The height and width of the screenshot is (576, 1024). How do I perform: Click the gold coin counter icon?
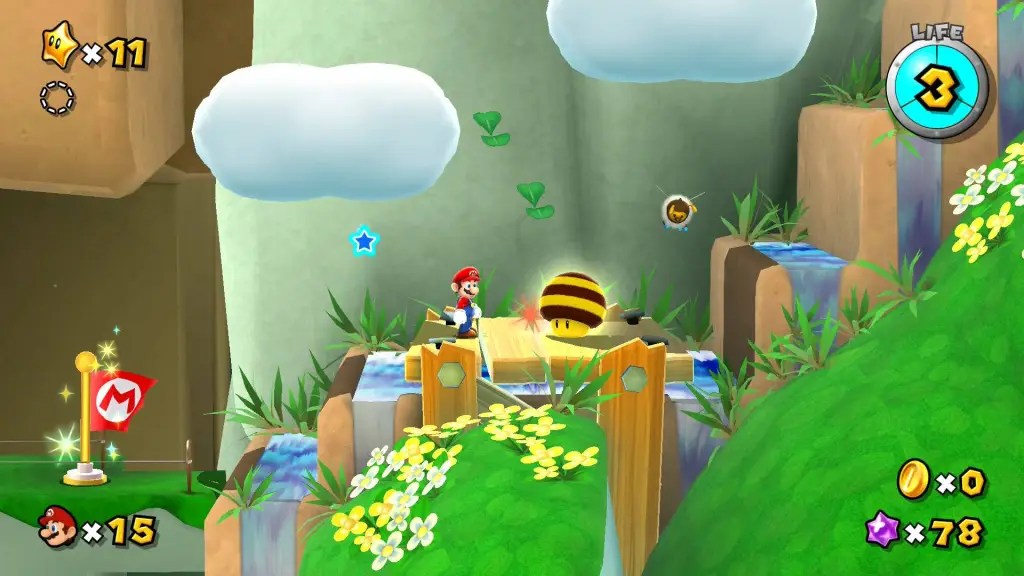click(x=914, y=479)
